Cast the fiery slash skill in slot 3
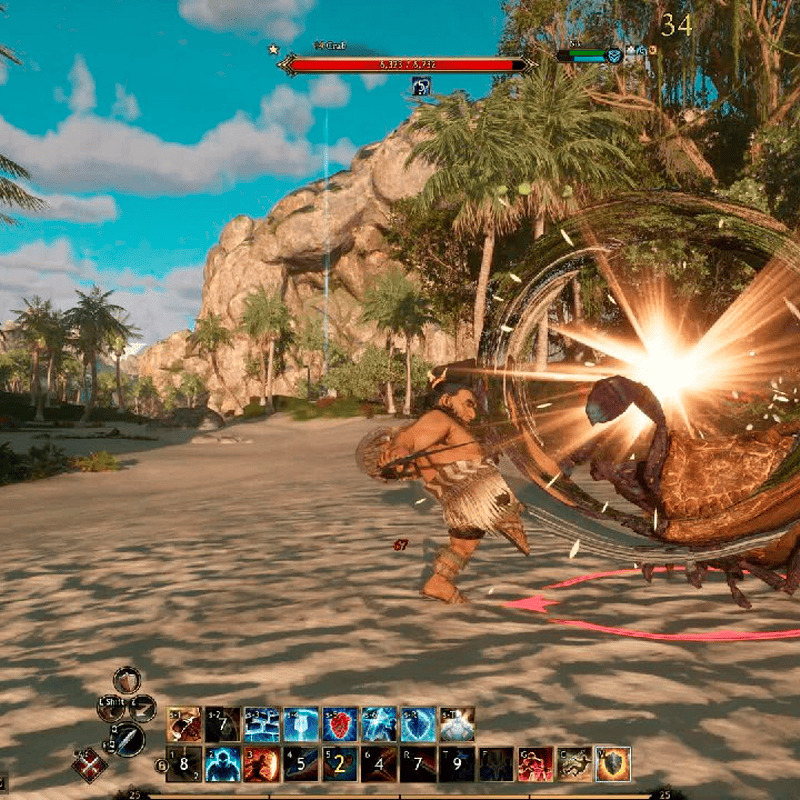800x800 pixels. point(261,764)
